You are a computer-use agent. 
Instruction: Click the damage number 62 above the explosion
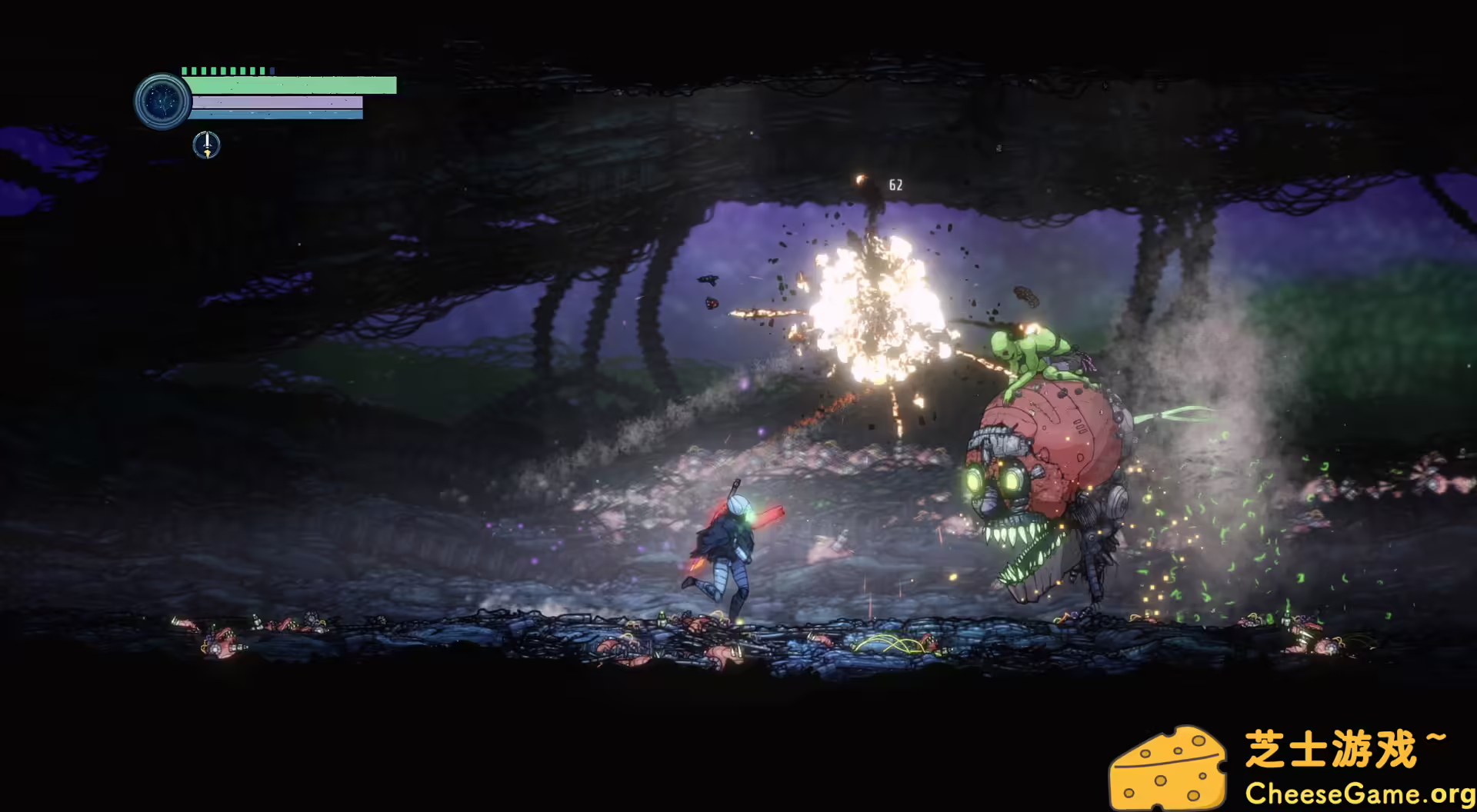(x=895, y=184)
